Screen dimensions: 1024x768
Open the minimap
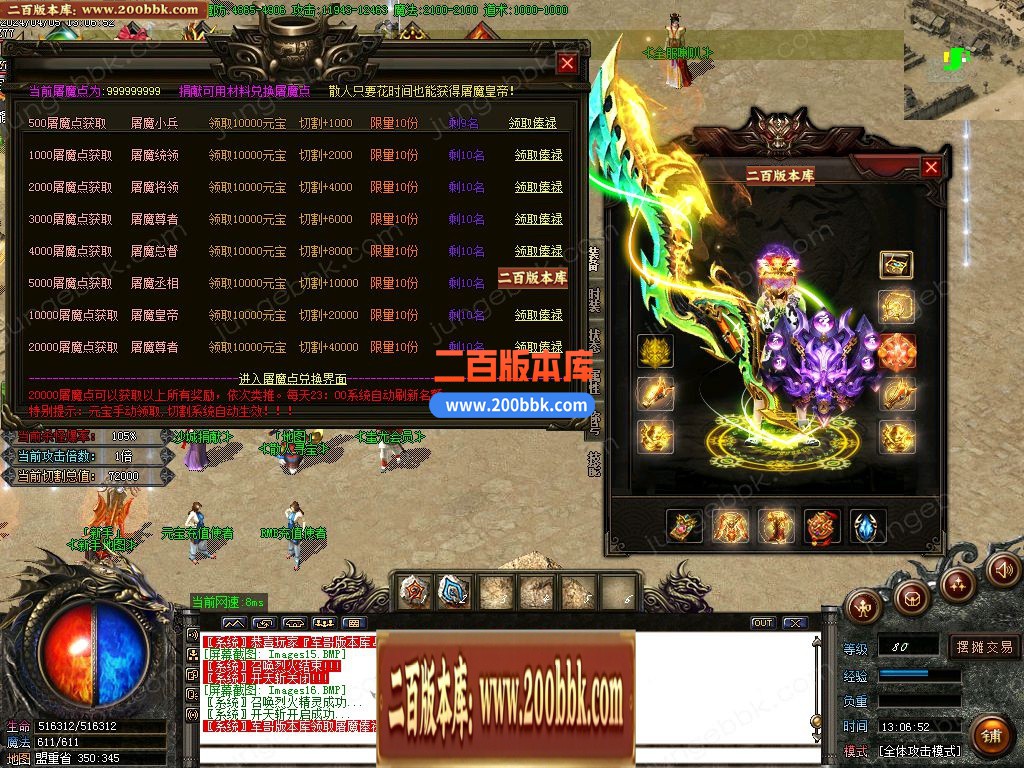click(963, 60)
